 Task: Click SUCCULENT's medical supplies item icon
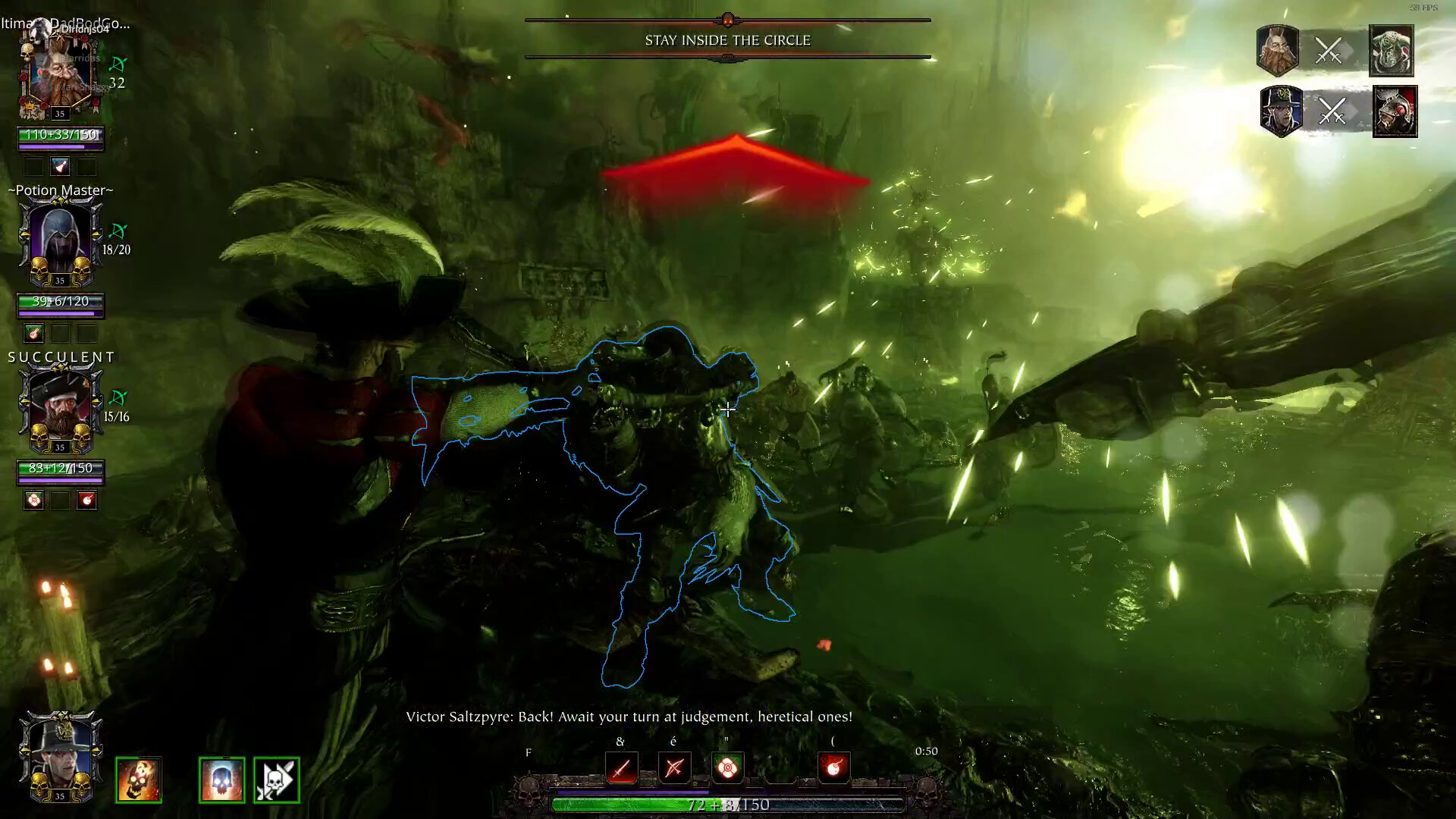coord(33,500)
